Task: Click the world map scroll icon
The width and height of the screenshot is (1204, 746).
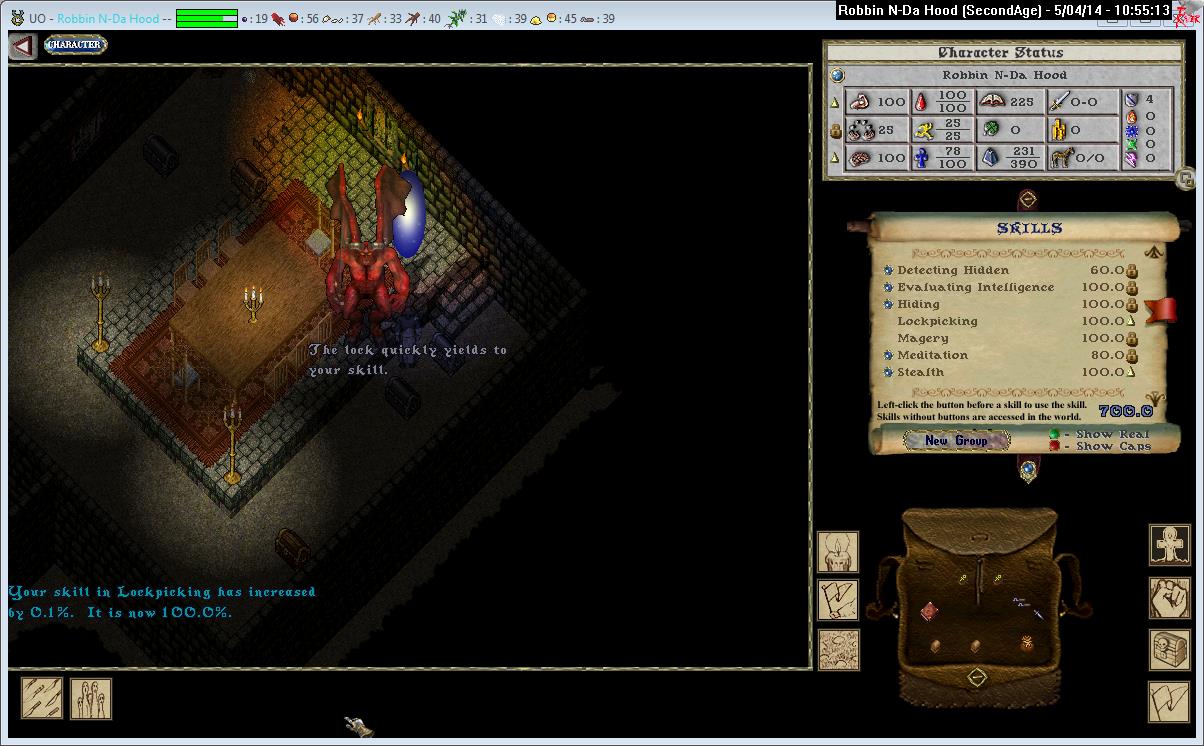Action: point(837,649)
